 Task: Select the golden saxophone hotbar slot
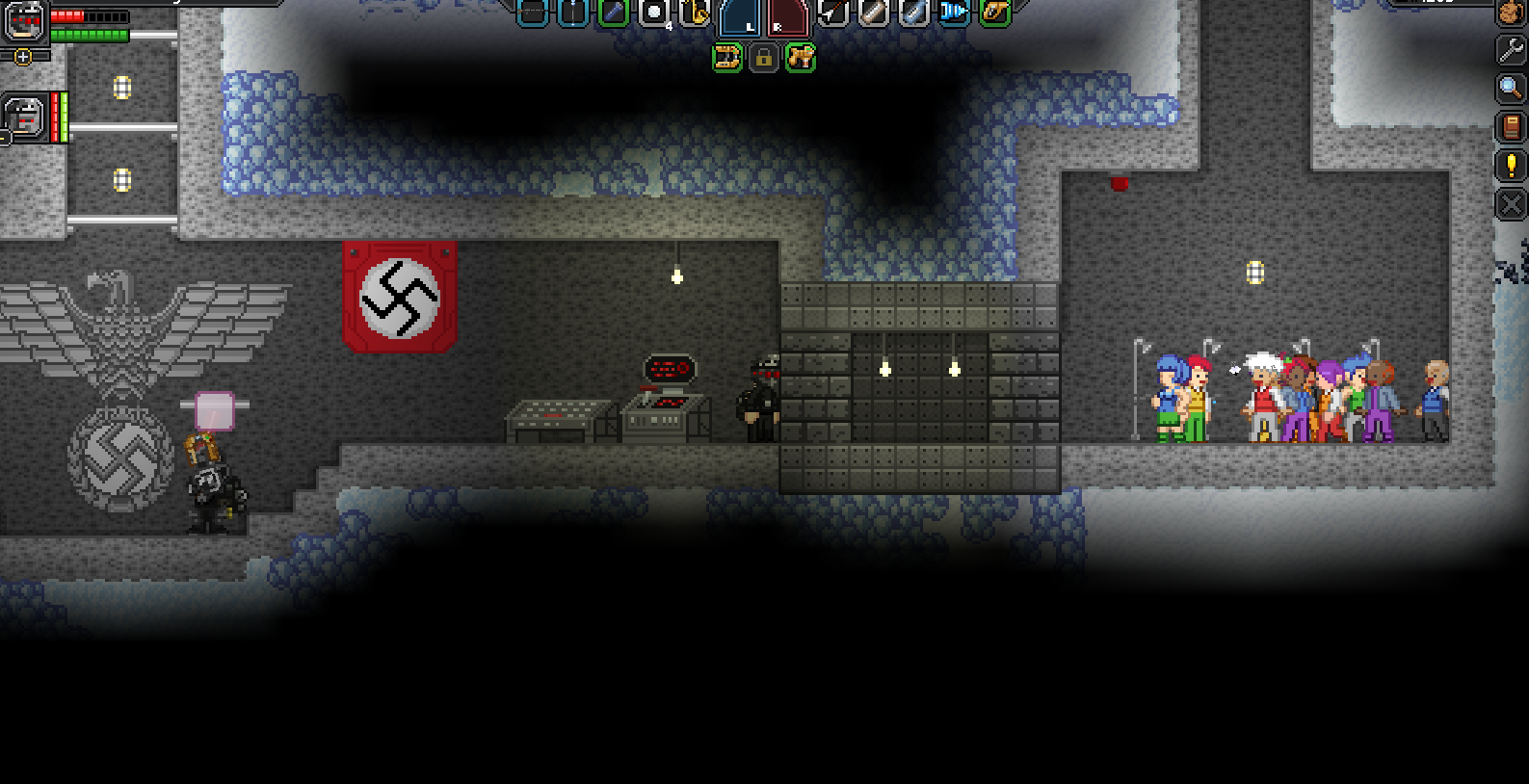pos(695,13)
